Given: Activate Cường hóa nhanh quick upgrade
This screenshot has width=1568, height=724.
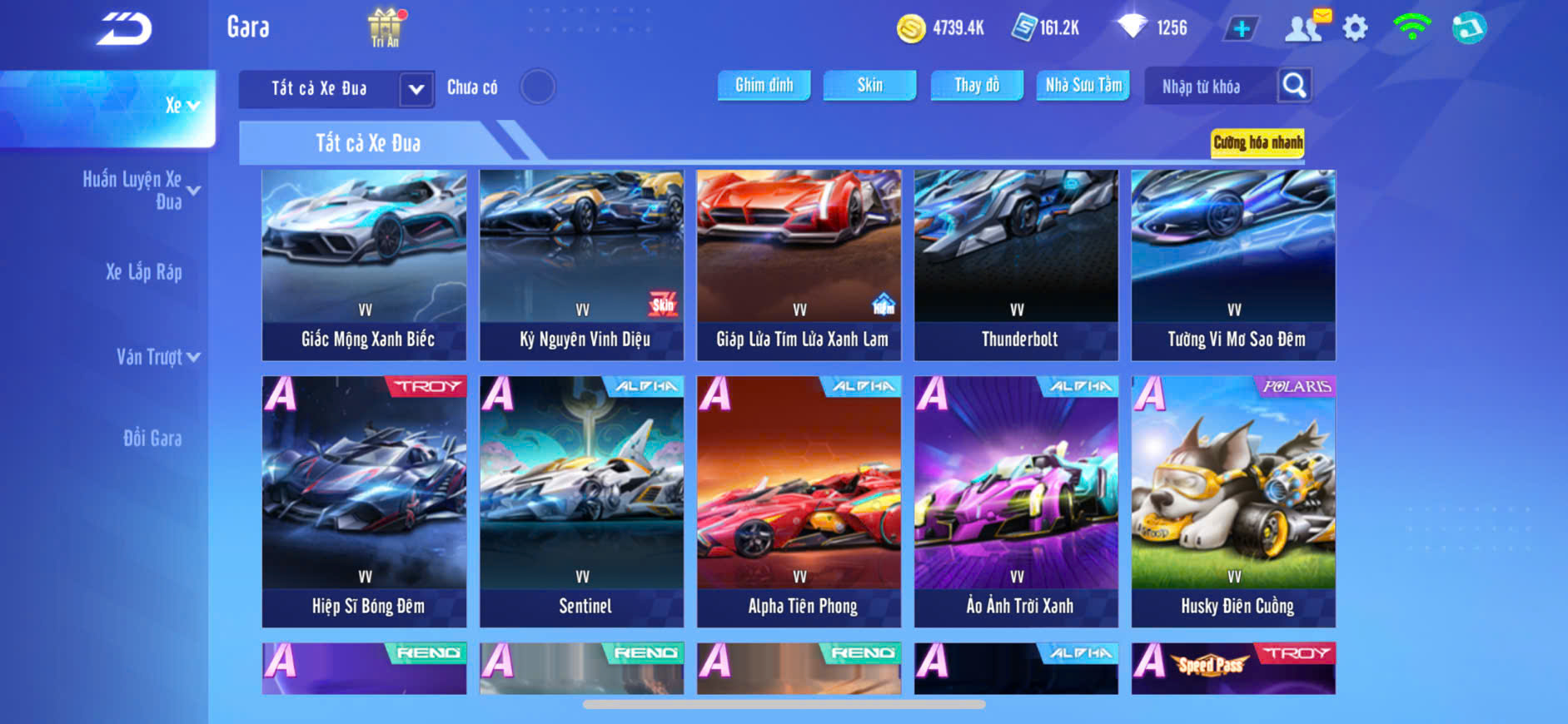Looking at the screenshot, I should click(1257, 142).
